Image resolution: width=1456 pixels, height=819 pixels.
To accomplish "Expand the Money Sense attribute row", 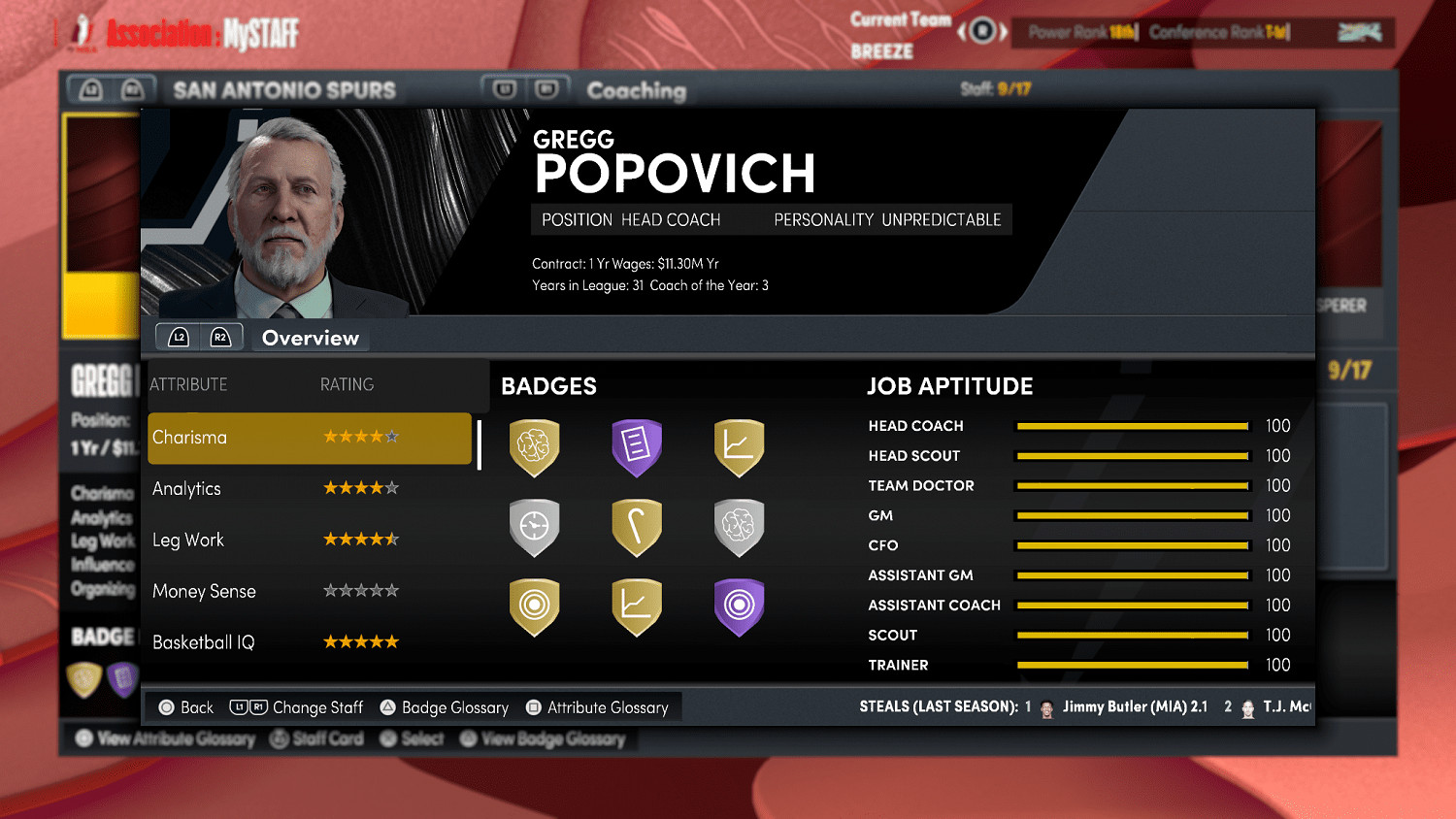I will [x=309, y=590].
